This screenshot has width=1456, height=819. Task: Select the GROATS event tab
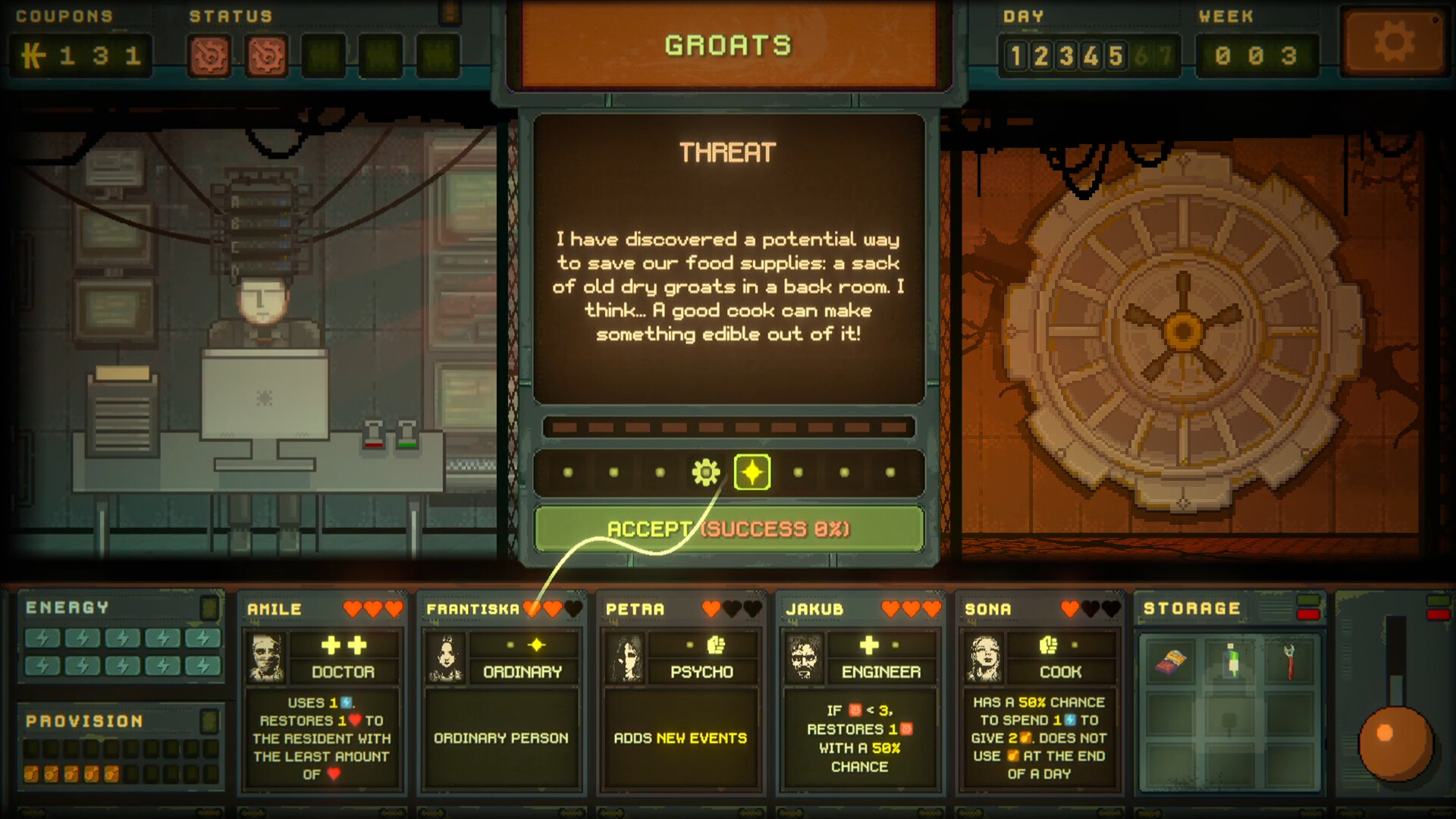coord(727,45)
